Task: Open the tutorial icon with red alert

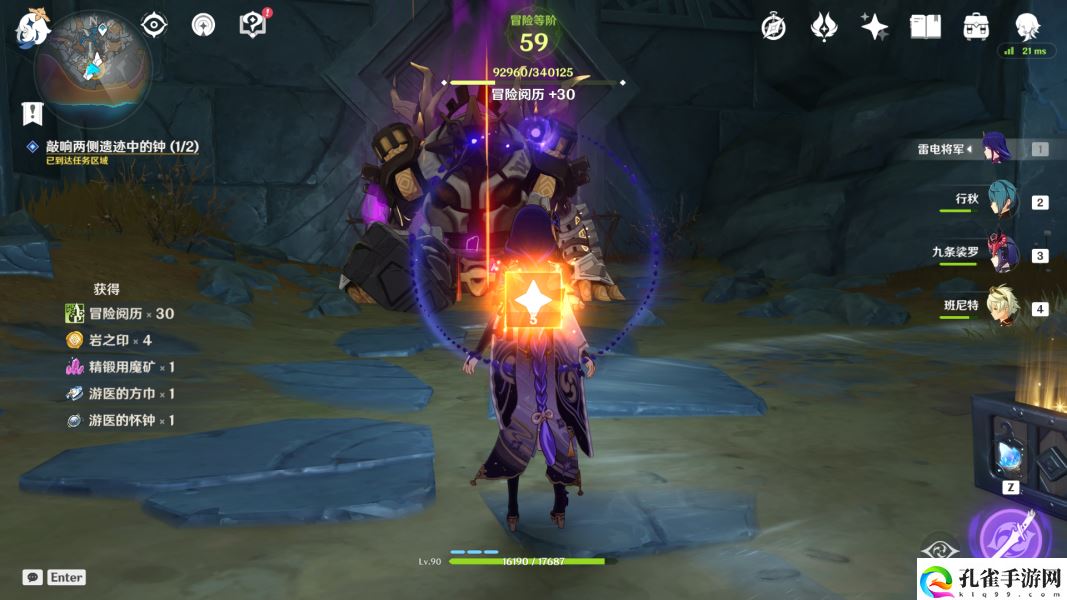Action: coord(253,25)
